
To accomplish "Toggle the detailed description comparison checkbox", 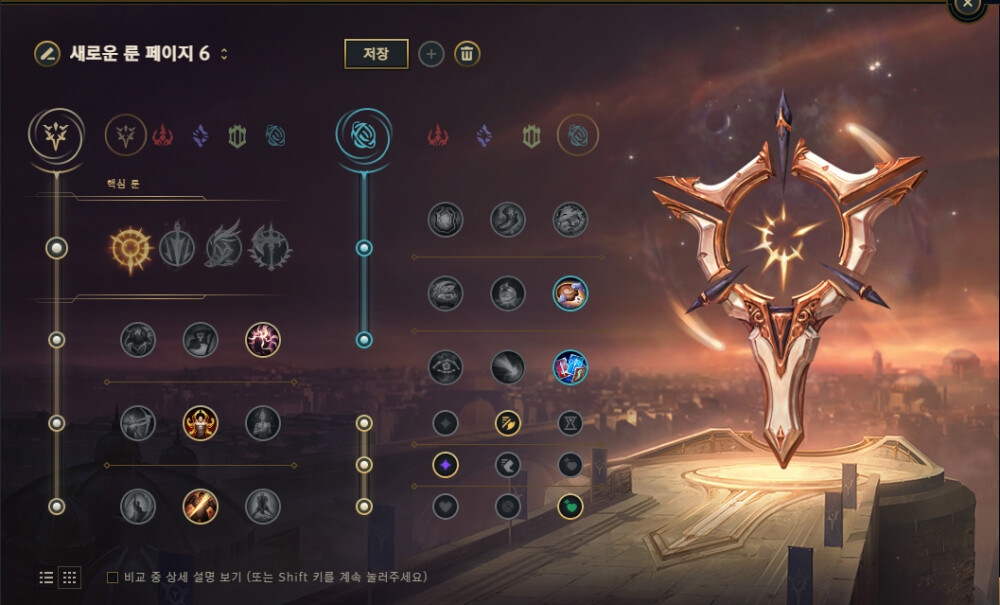I will pyautogui.click(x=113, y=577).
